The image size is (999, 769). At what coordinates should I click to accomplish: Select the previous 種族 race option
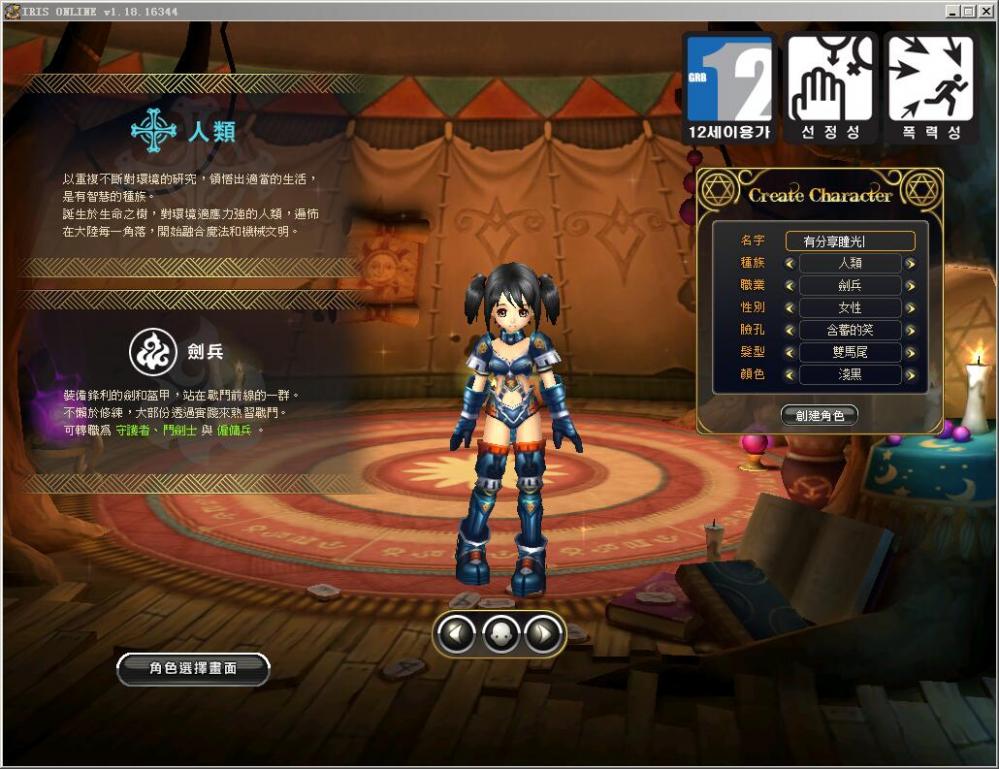pos(789,264)
